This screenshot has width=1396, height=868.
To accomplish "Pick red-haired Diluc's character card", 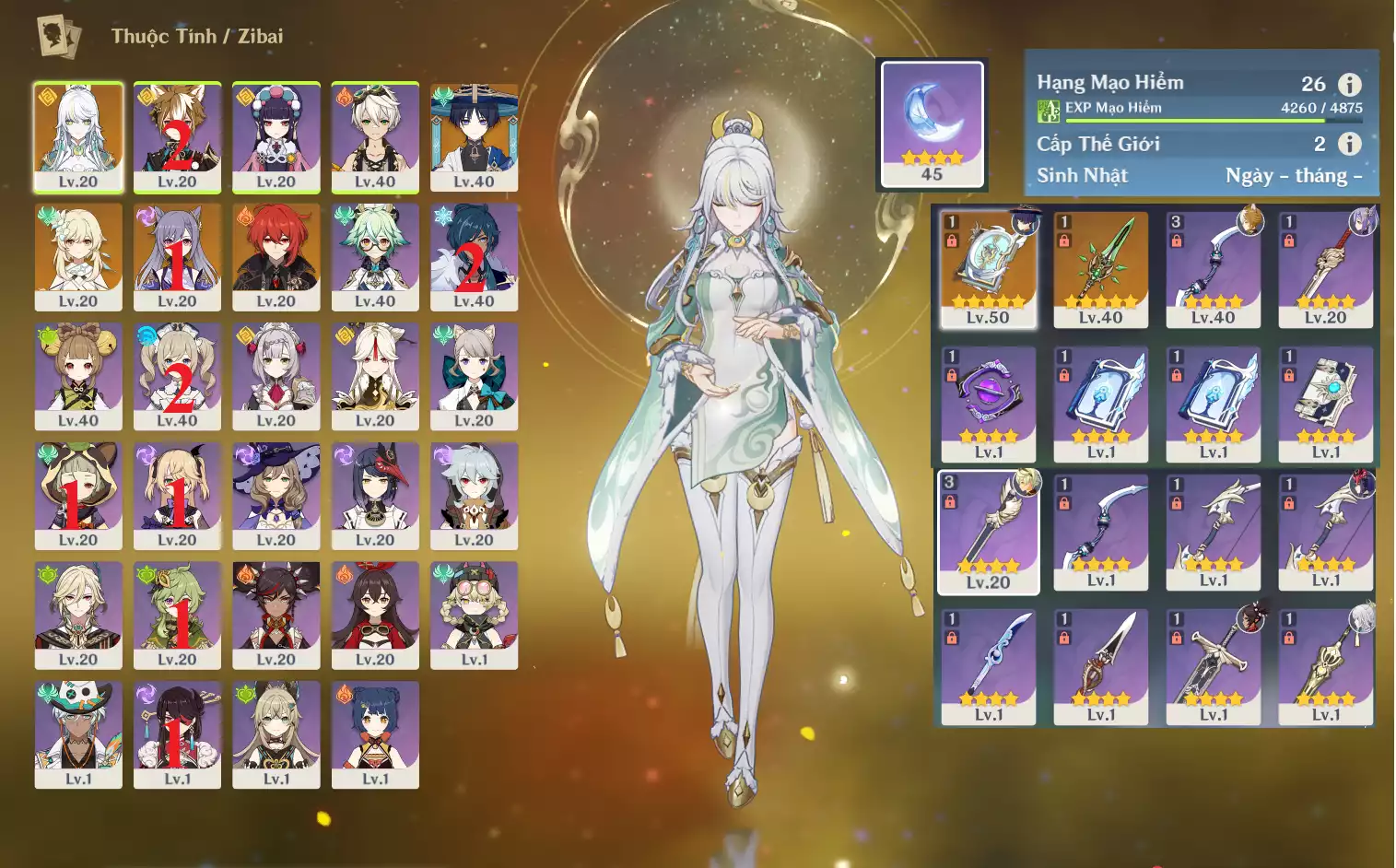I will coord(276,256).
